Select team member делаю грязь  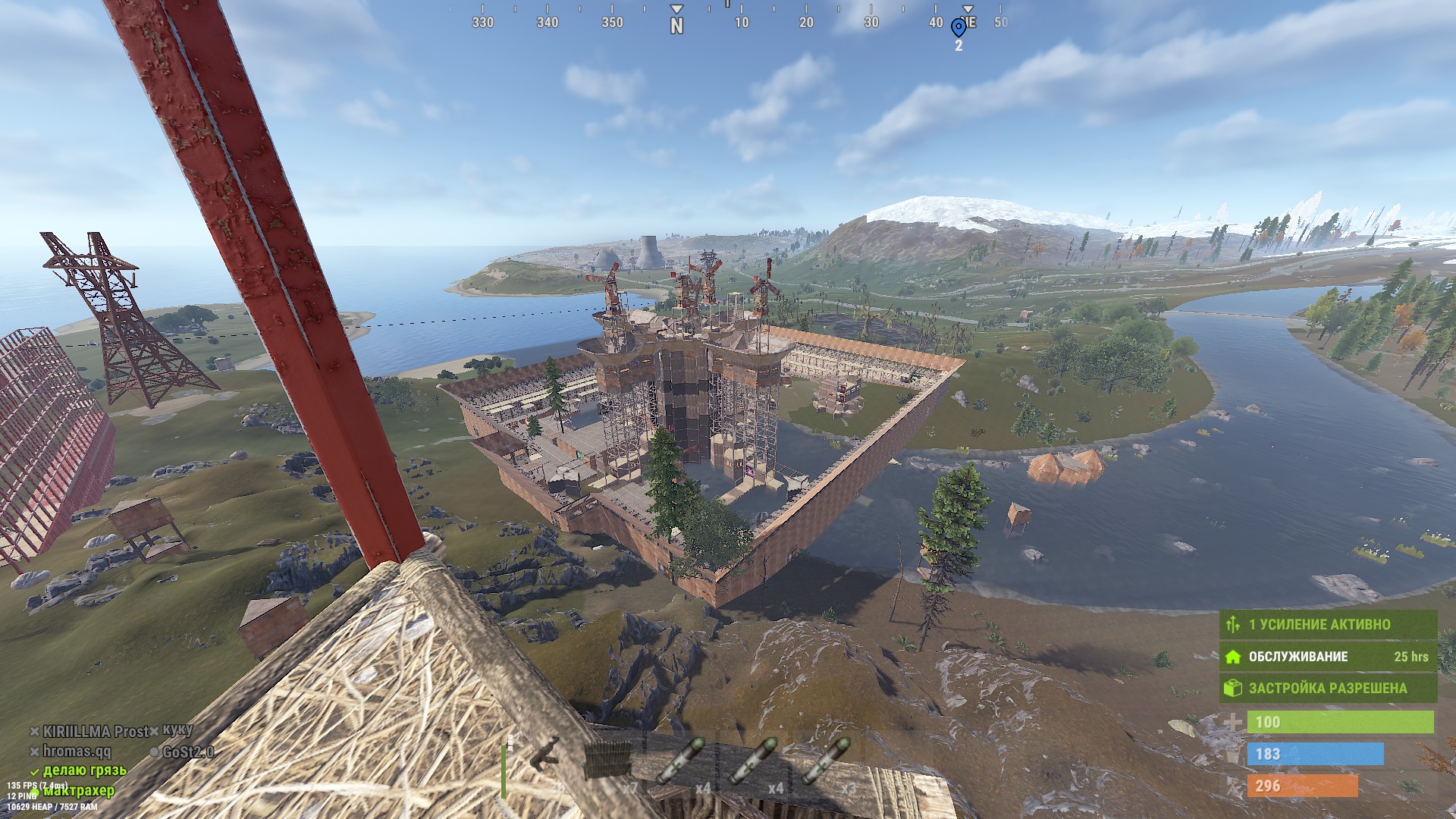(x=84, y=771)
